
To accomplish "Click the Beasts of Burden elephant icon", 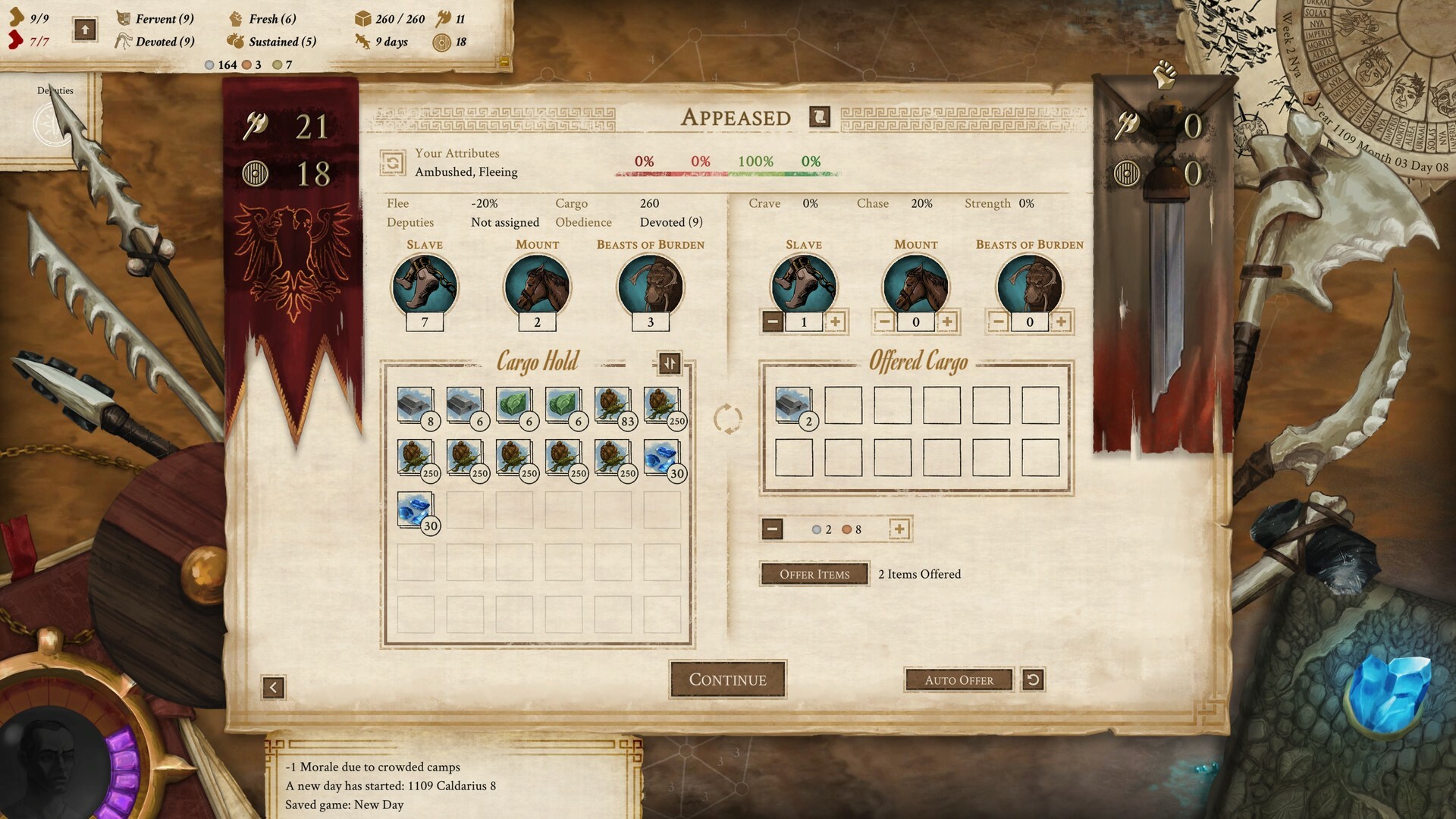I will [652, 286].
